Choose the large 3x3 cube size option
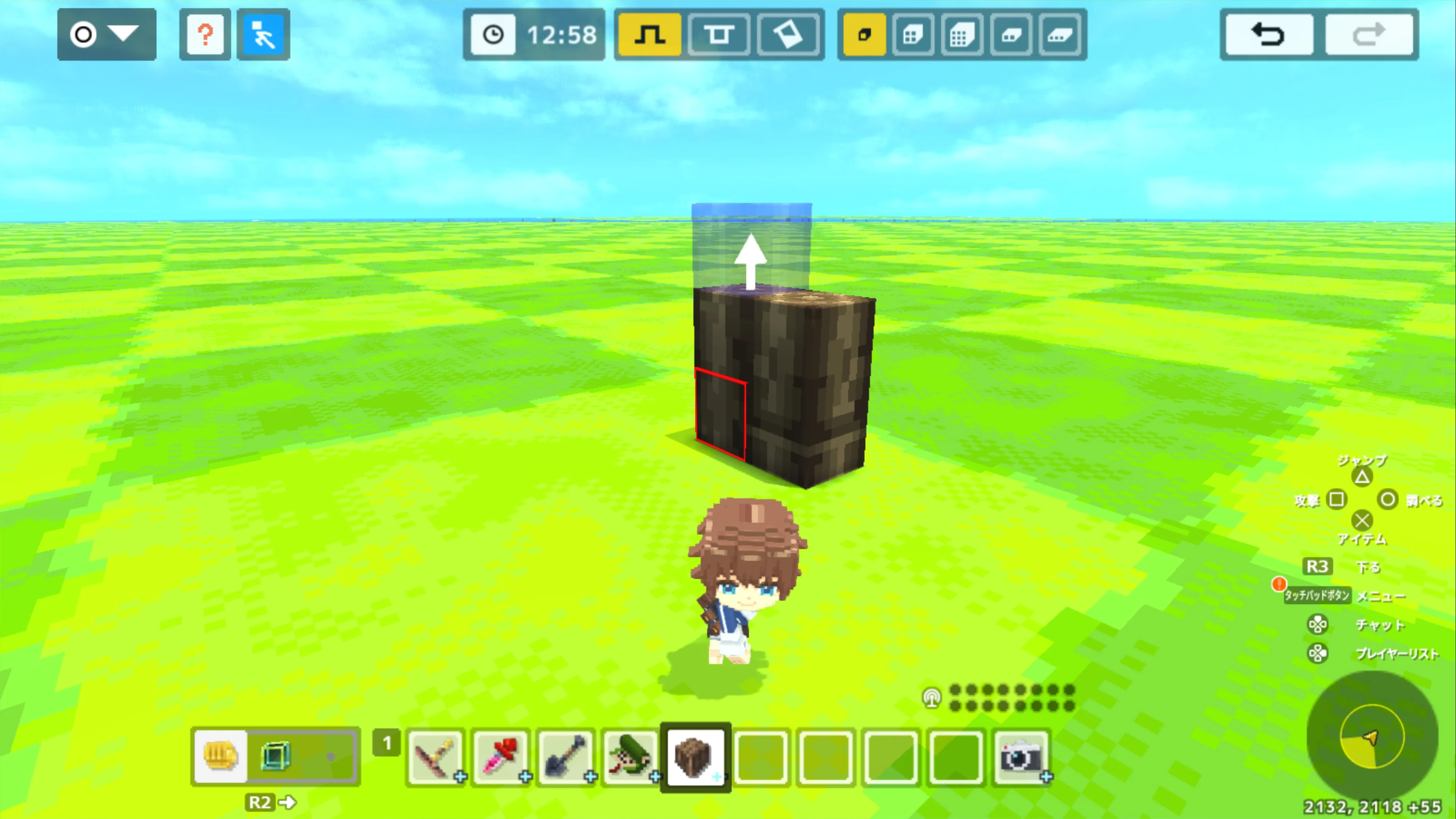This screenshot has width=1456, height=819. click(962, 35)
